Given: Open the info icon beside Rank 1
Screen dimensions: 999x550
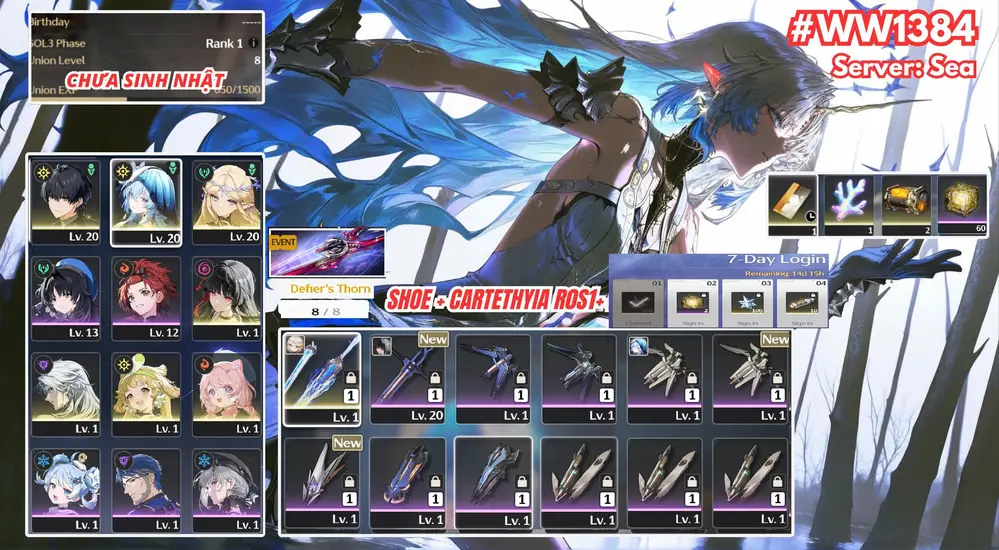Looking at the screenshot, I should click(253, 43).
